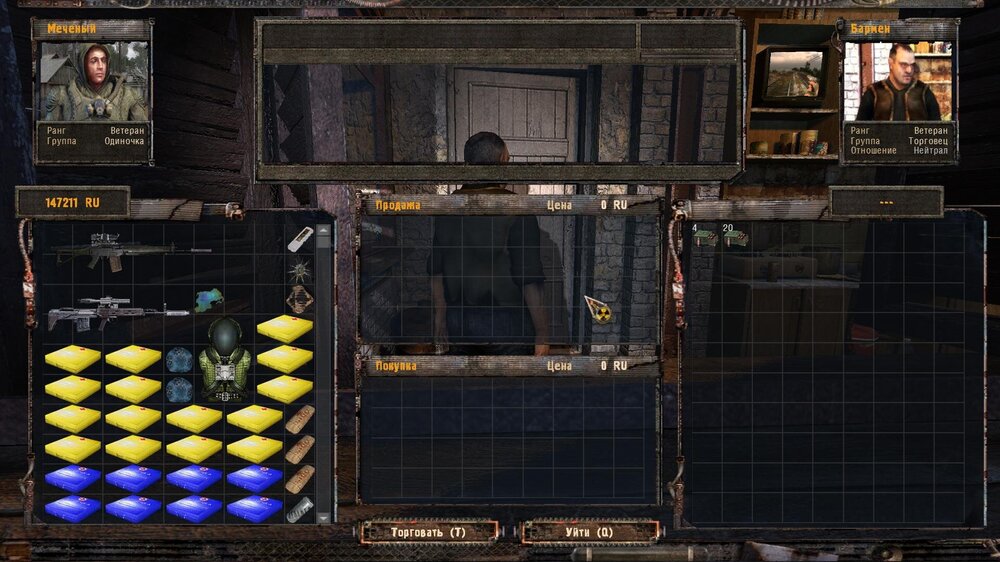Click the inventory scrollbar's up arrow
Image resolution: width=1000 pixels, height=562 pixels.
pos(324,230)
